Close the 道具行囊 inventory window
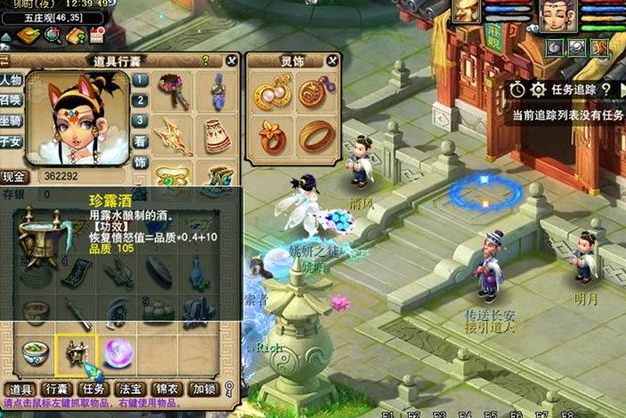The image size is (626, 418). tap(231, 60)
